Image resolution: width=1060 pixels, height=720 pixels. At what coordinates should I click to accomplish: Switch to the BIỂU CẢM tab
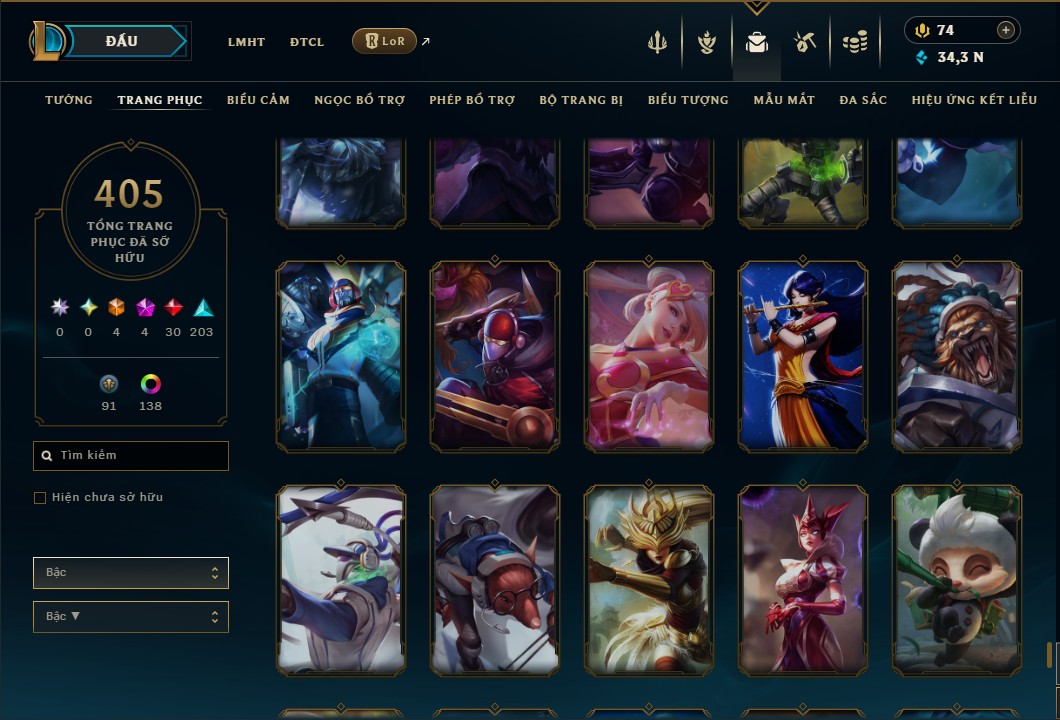click(x=258, y=100)
